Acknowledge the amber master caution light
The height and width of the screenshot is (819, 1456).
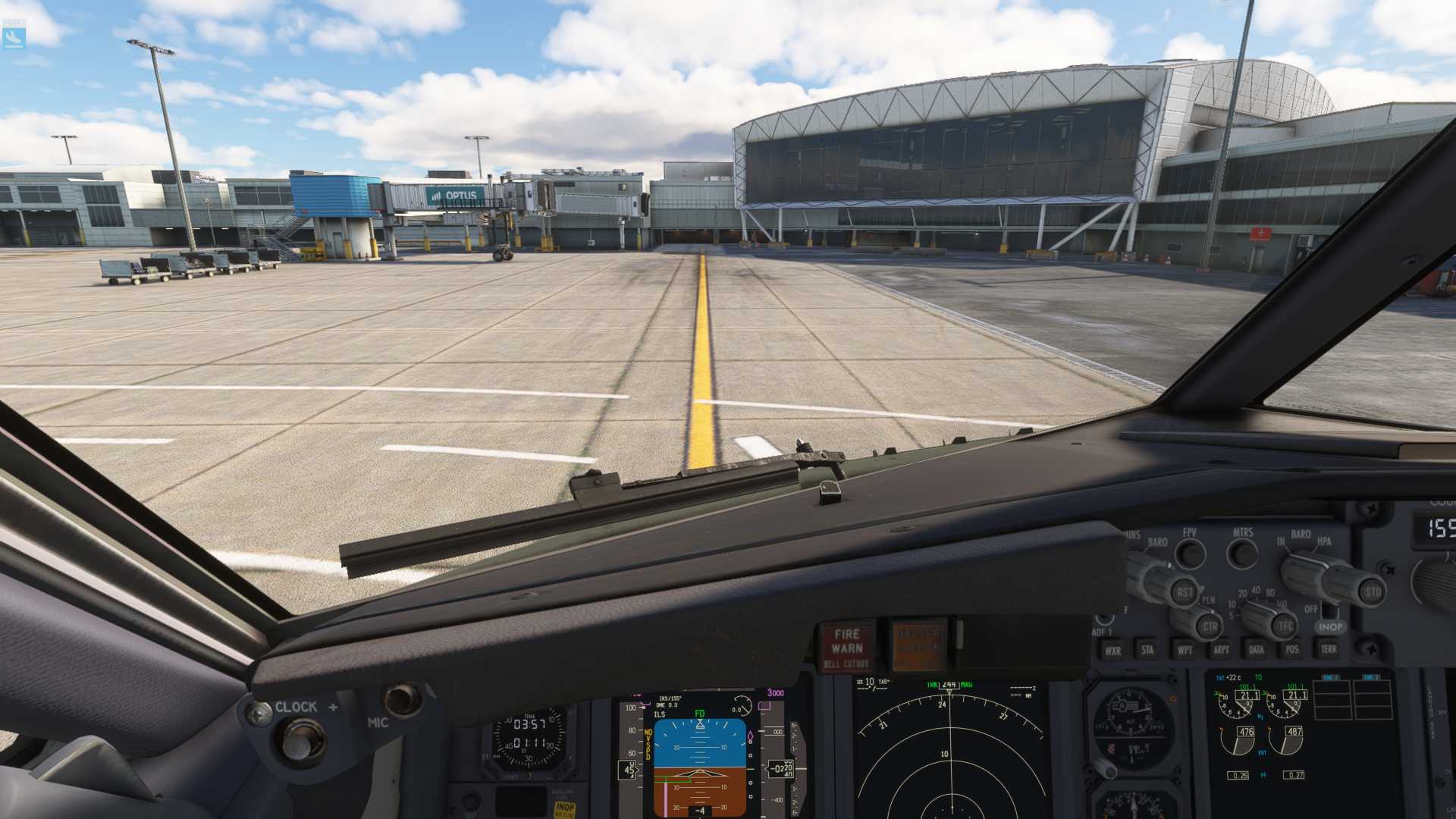(918, 646)
